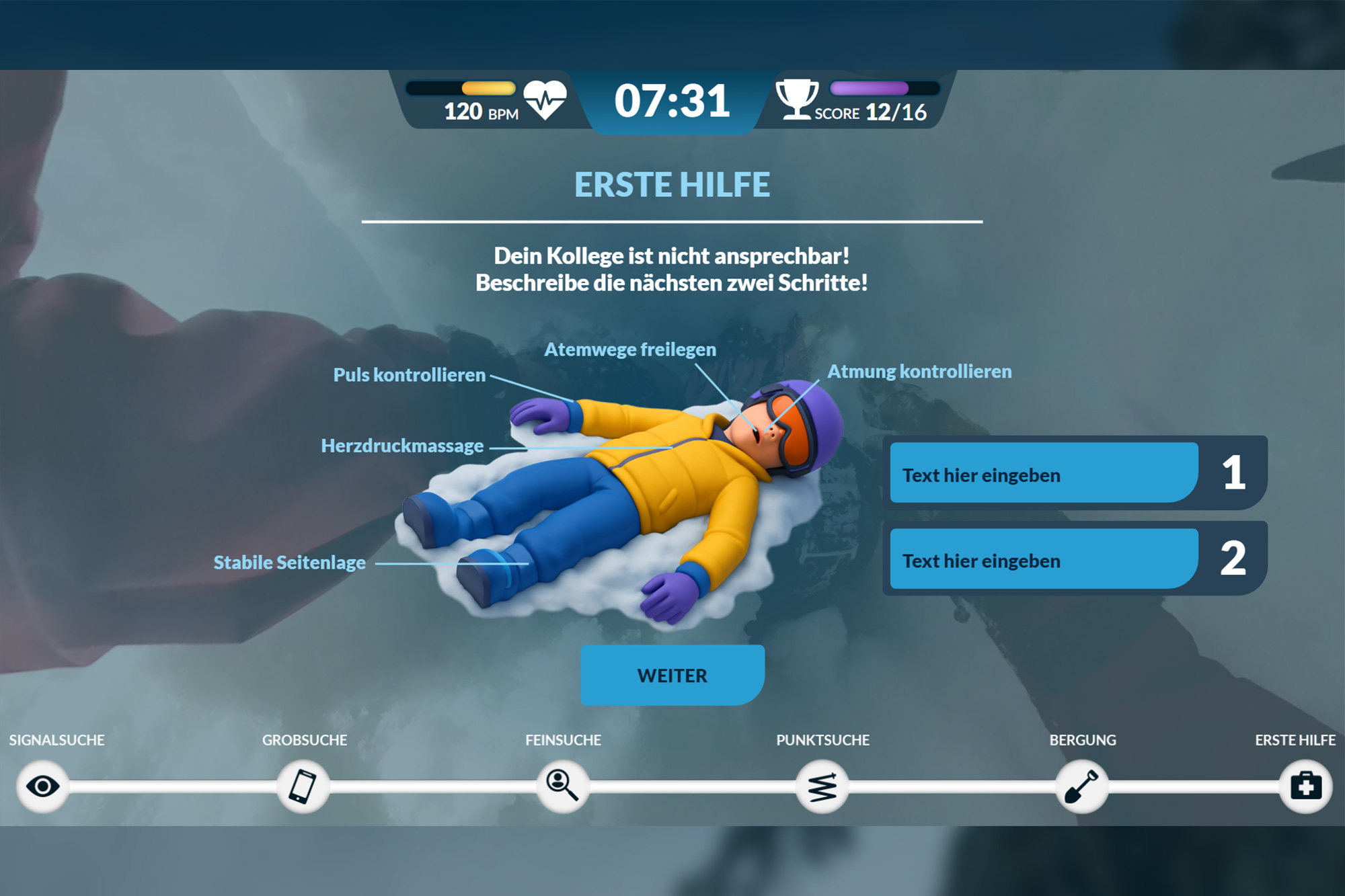Select the second text input field
1345x896 pixels.
1043,559
